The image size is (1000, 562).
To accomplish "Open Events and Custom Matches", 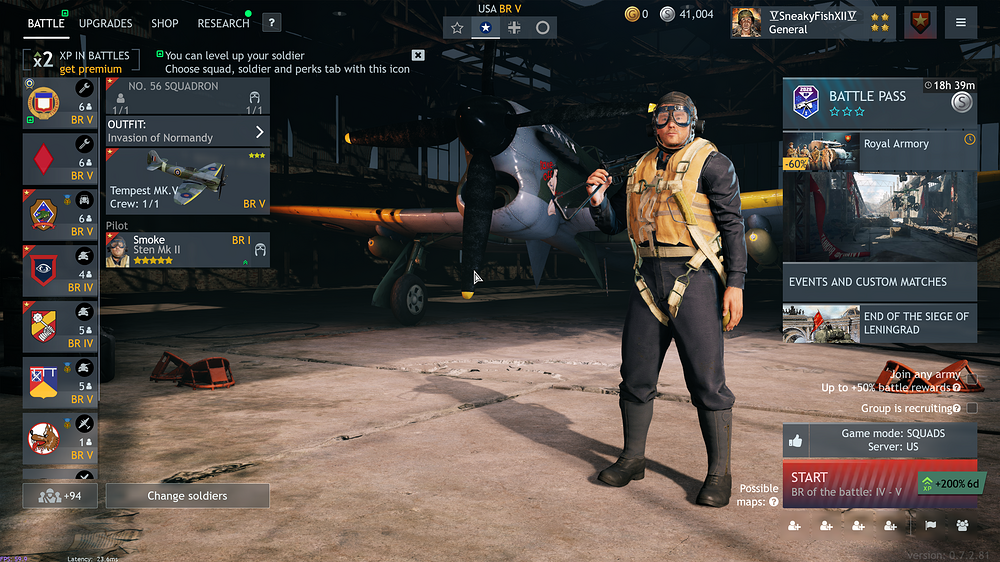I will click(x=879, y=282).
